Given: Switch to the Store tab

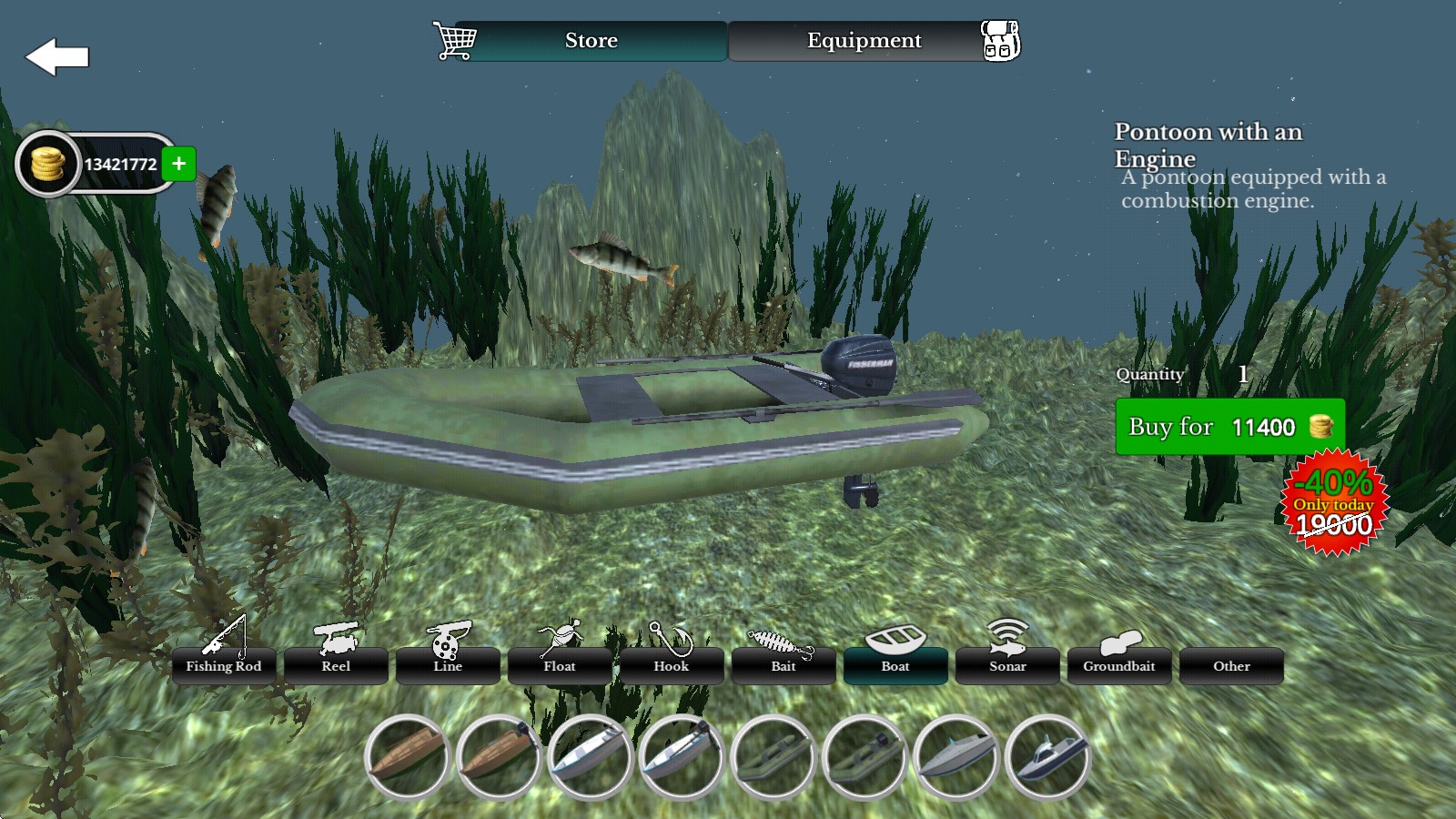Looking at the screenshot, I should click(591, 41).
